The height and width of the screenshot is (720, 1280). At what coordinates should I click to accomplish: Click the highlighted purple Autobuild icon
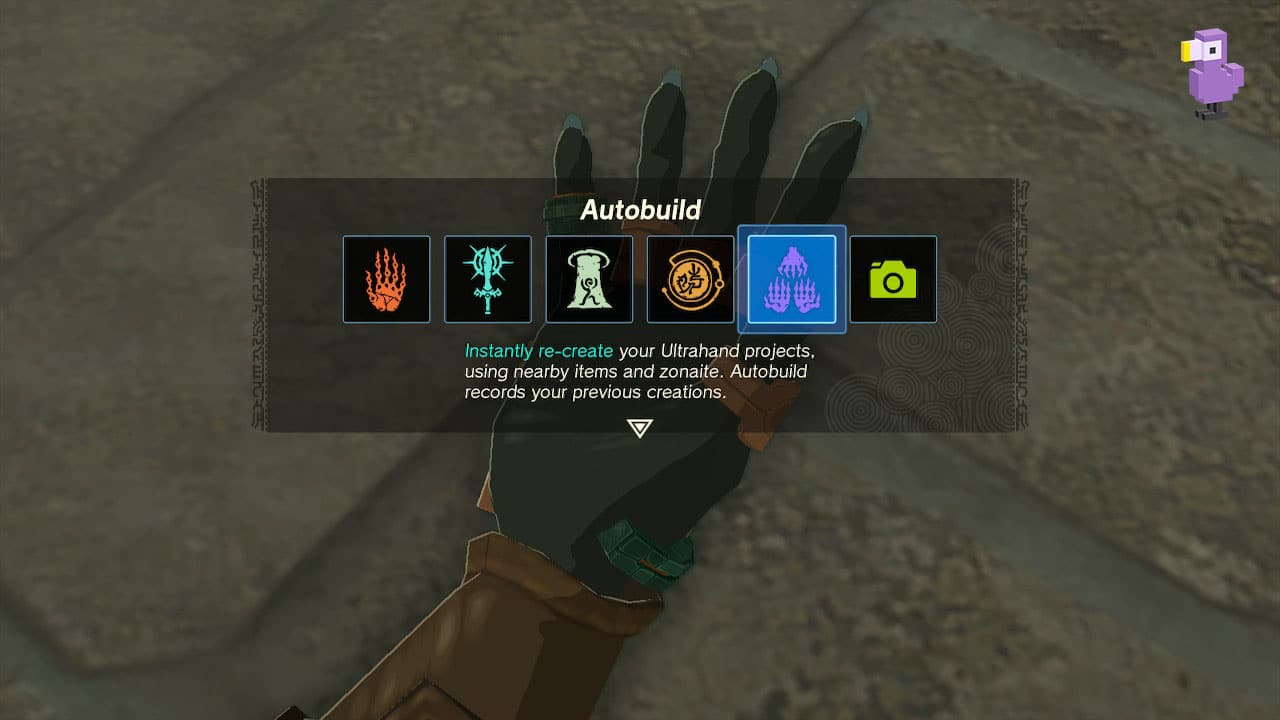coord(793,279)
